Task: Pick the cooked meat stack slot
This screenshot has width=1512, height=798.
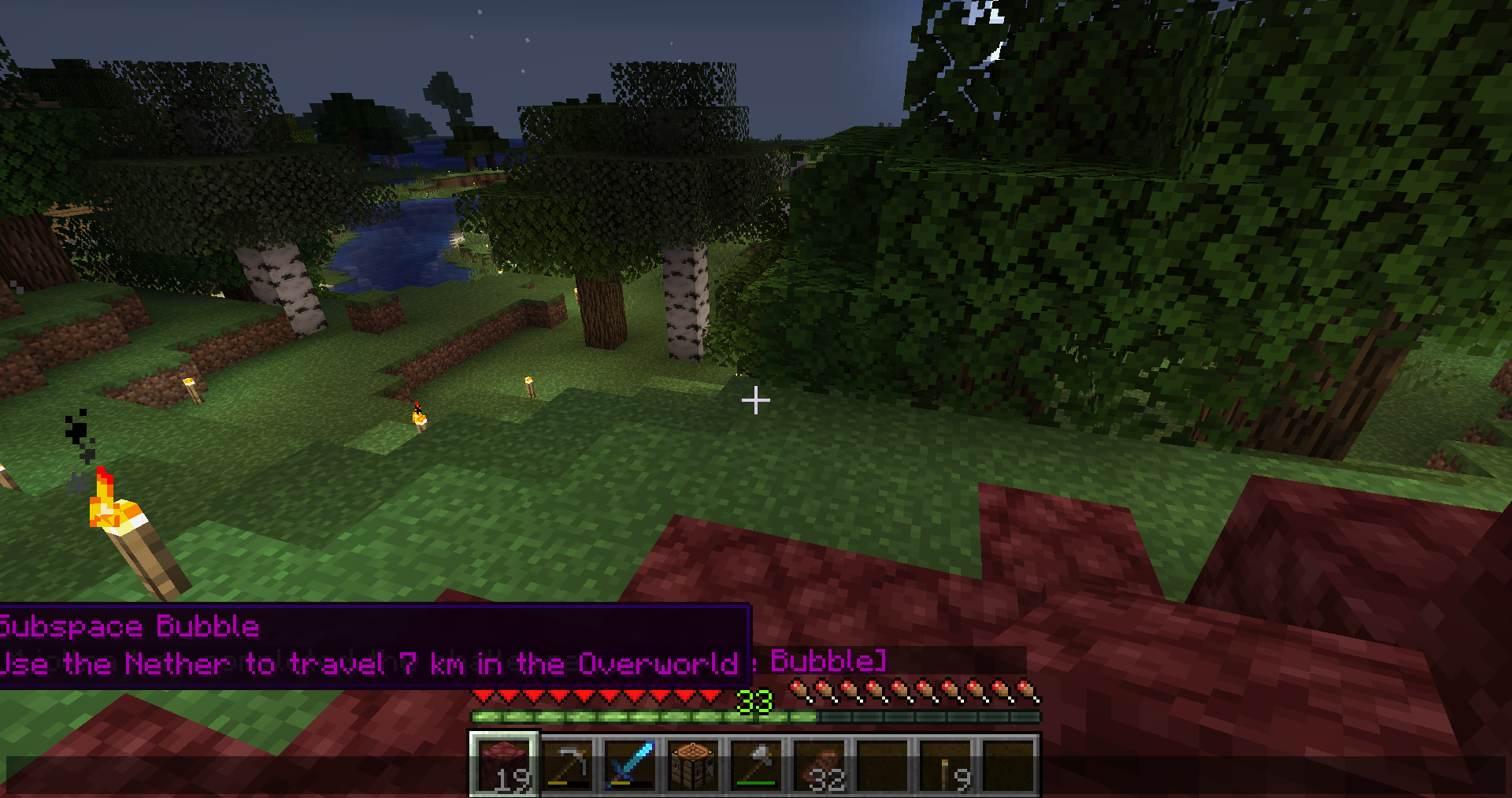Action: coord(820,764)
